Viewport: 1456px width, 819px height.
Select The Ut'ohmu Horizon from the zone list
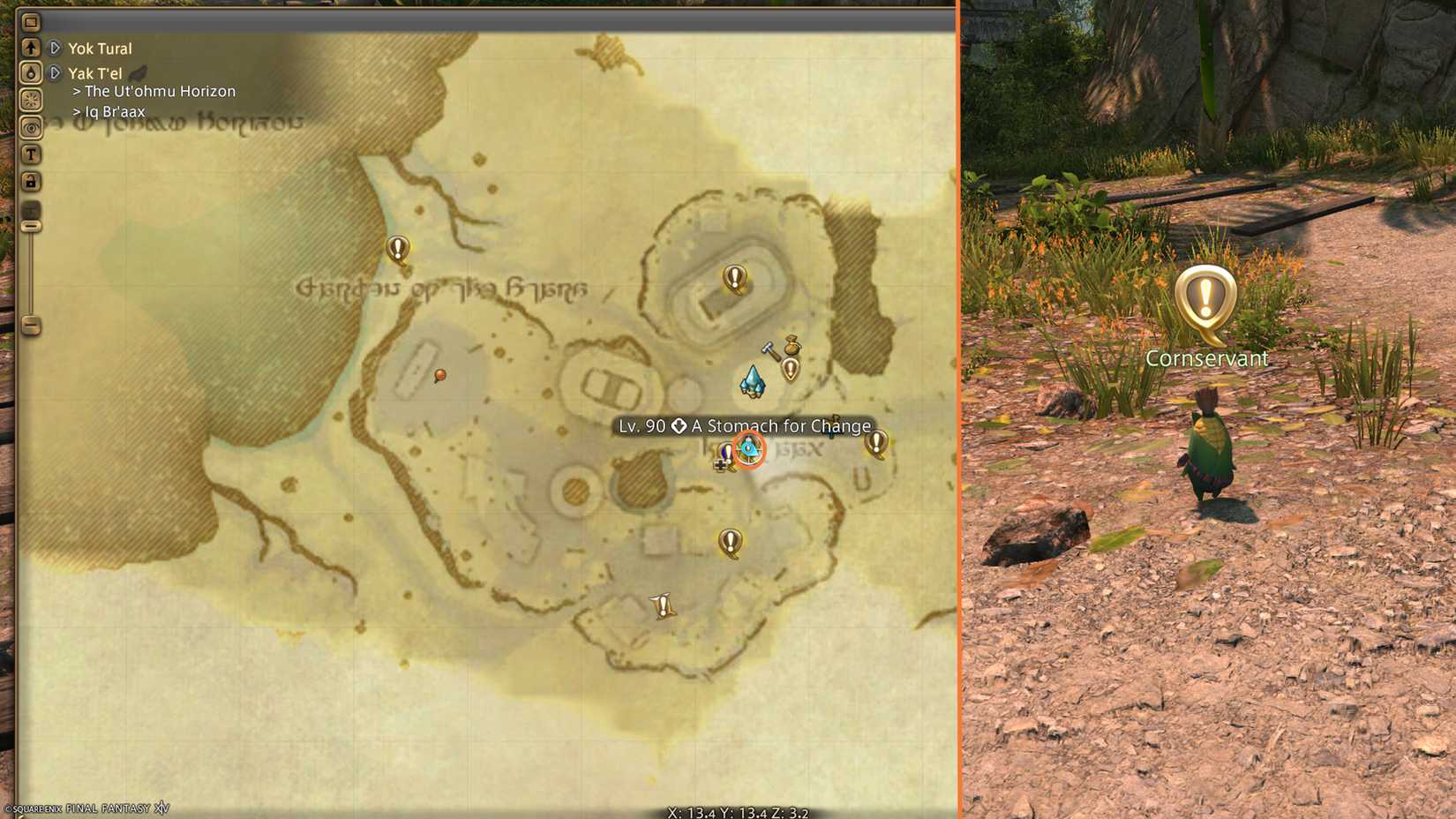pos(155,91)
